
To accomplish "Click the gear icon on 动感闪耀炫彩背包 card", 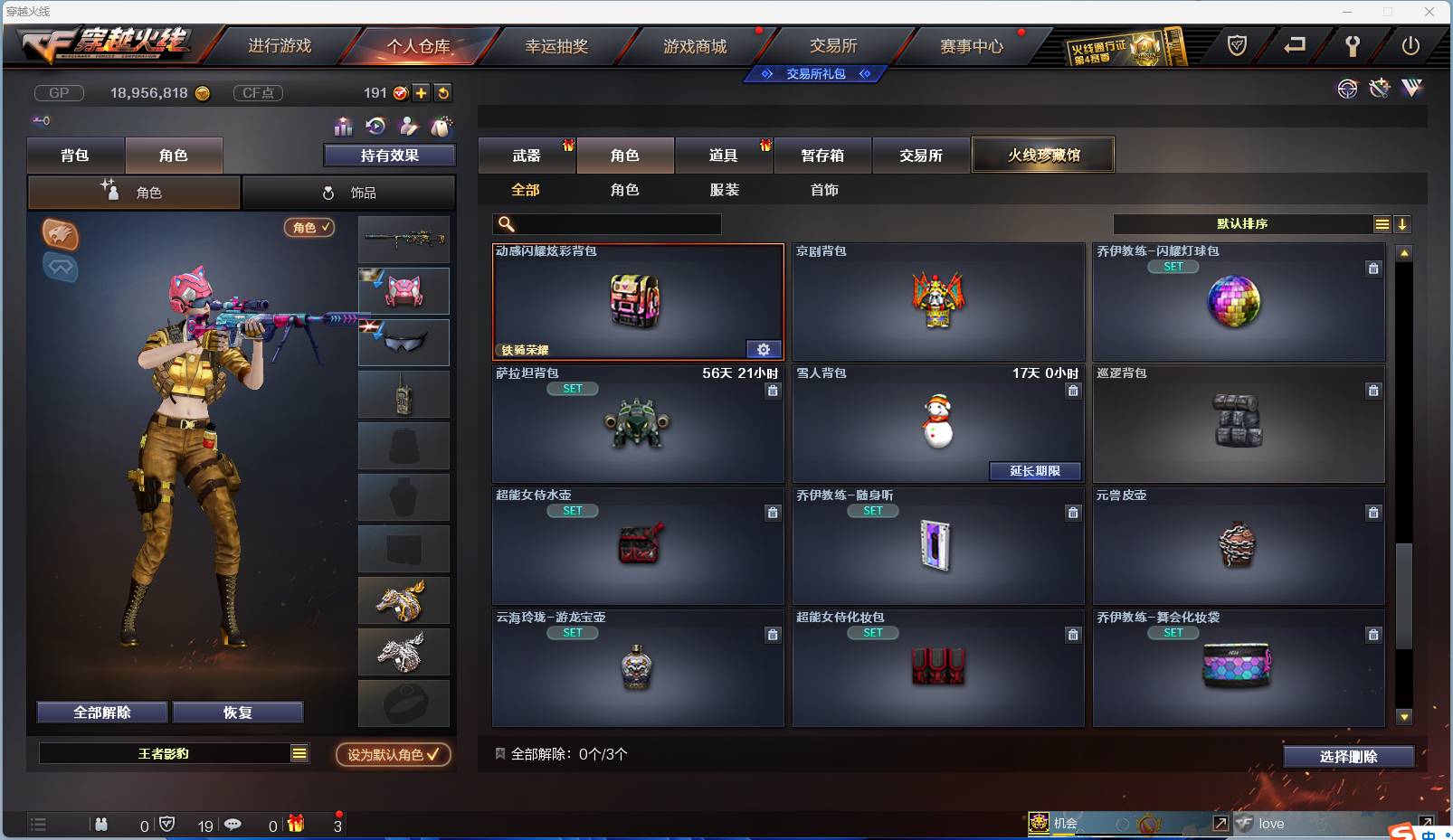I will tap(764, 349).
